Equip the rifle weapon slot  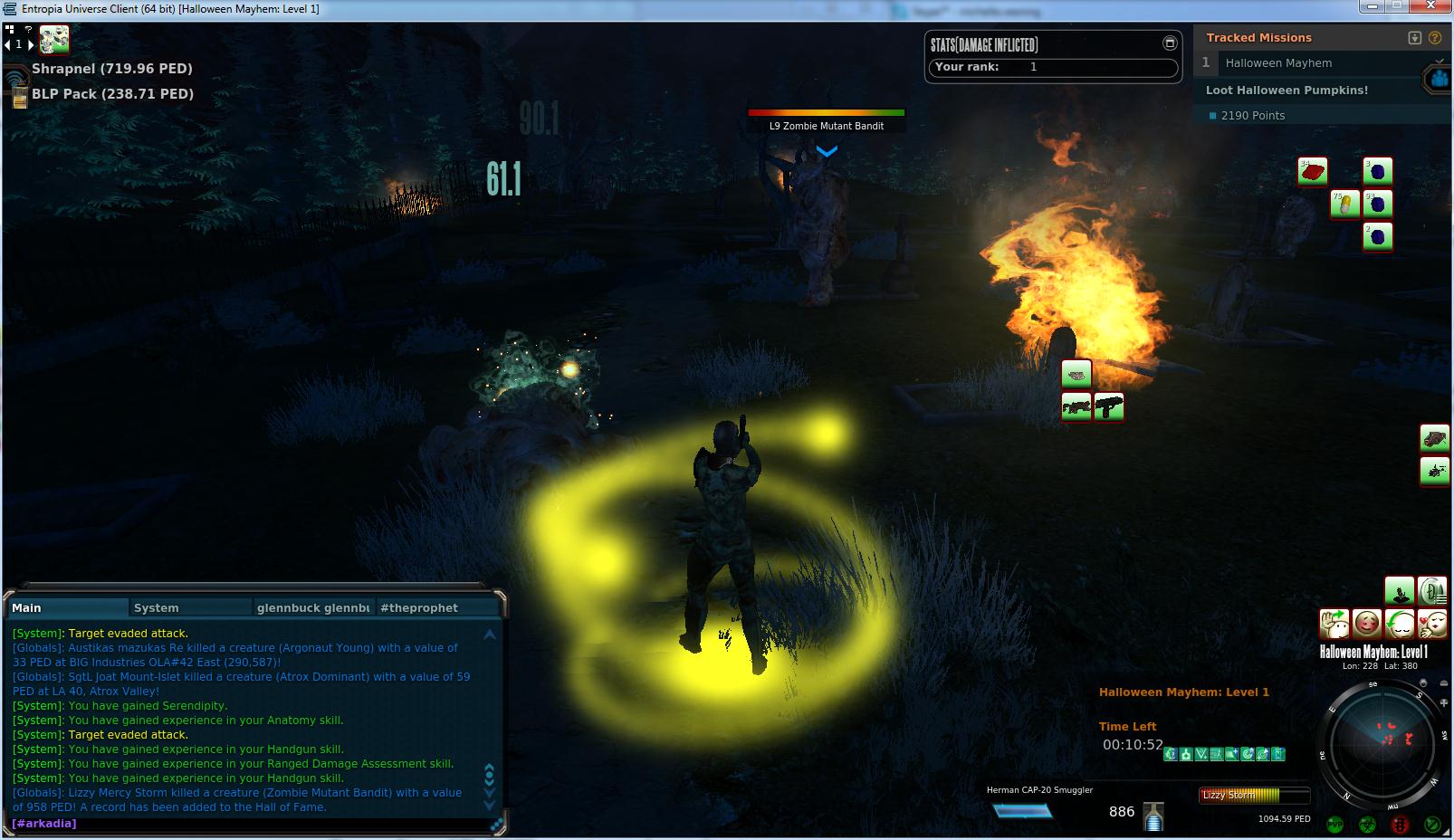pyautogui.click(x=1076, y=406)
